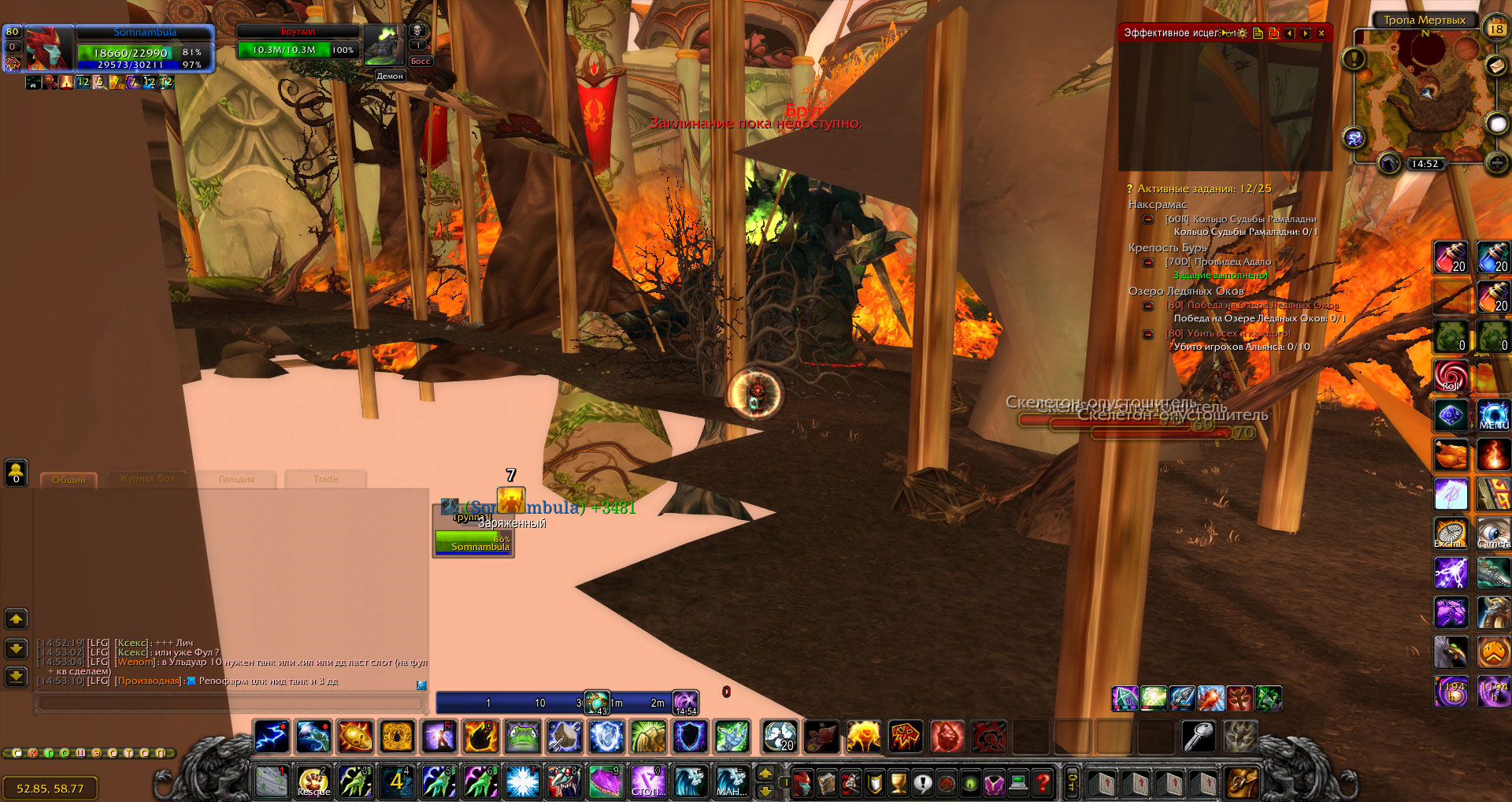Viewport: 1512px width, 802px height.
Task: Select the Somnambula player portrait frame
Action: (x=49, y=48)
